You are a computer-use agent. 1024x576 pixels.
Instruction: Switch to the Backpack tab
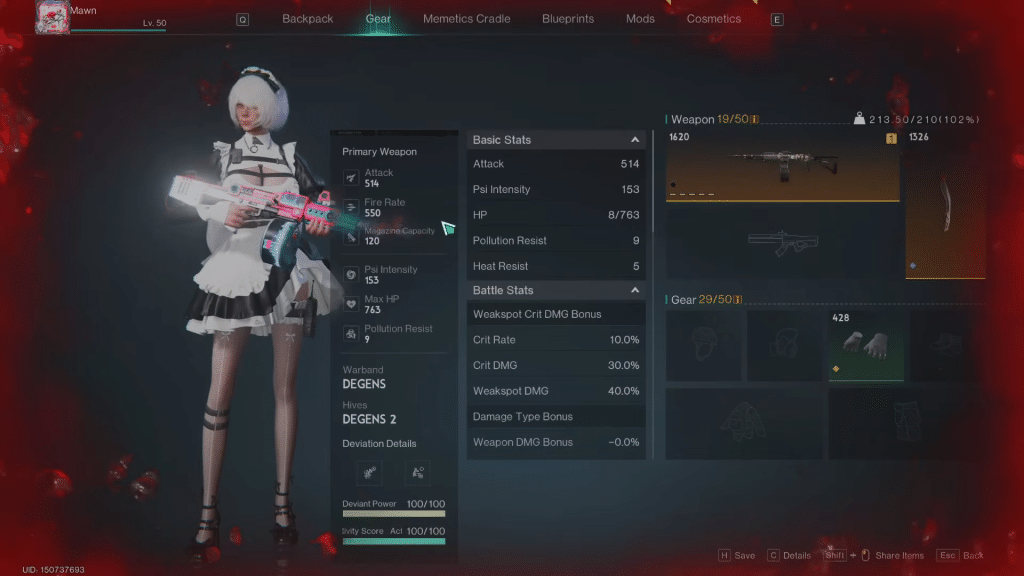pyautogui.click(x=307, y=19)
